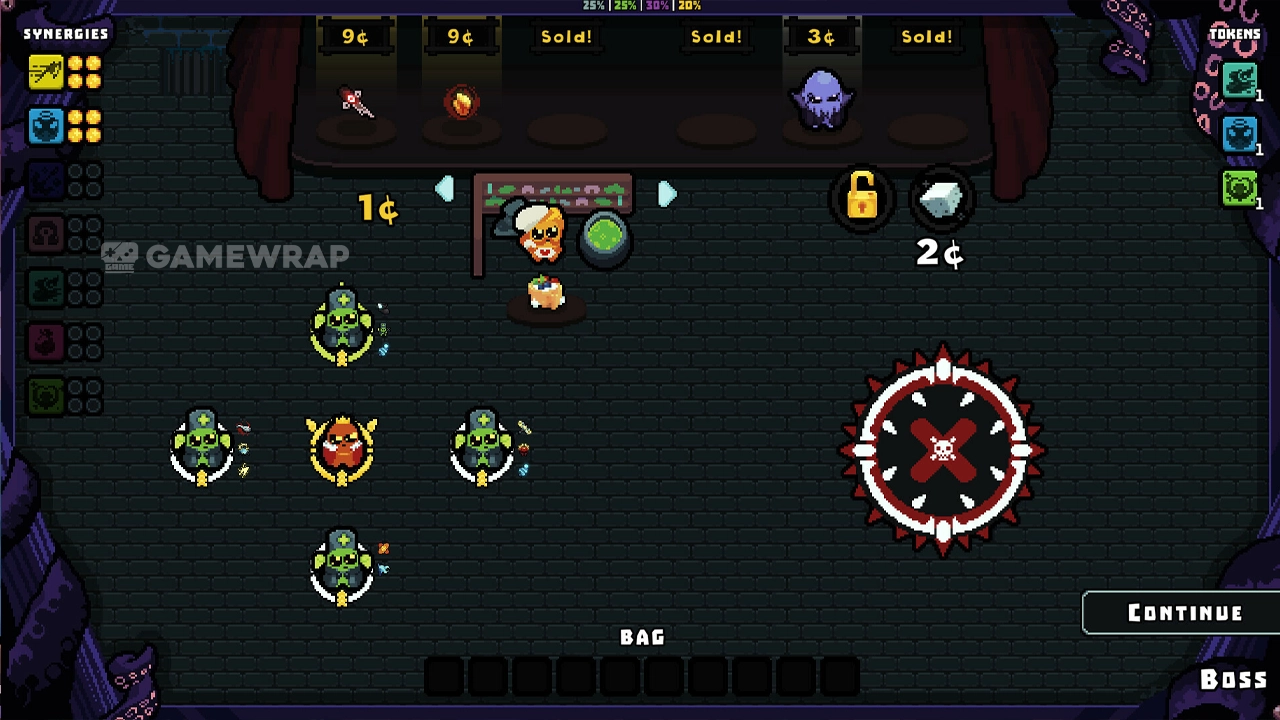Take the cake item on the merchant's plate
This screenshot has width=1280, height=720.
pyautogui.click(x=546, y=293)
